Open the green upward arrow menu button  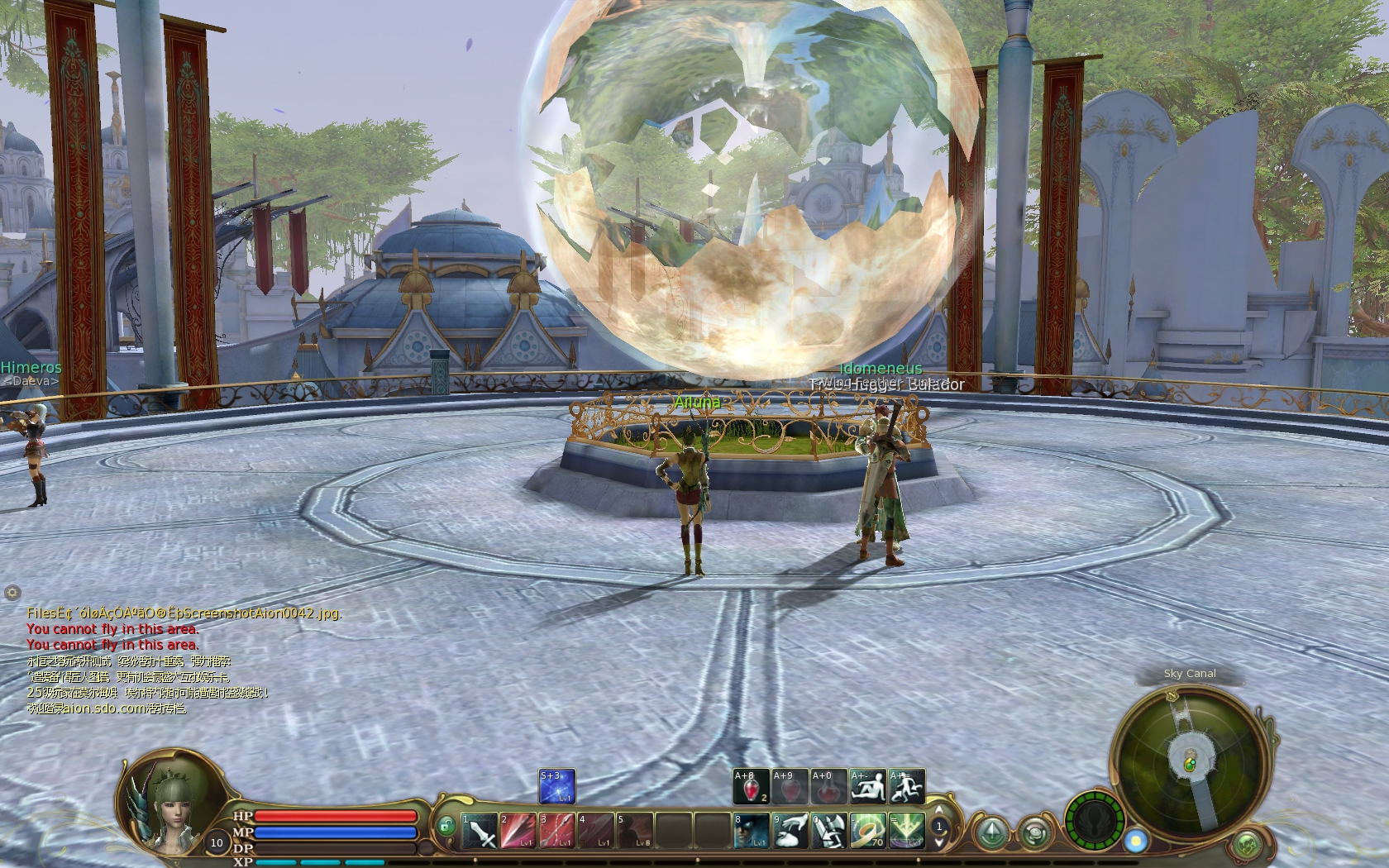(x=991, y=831)
